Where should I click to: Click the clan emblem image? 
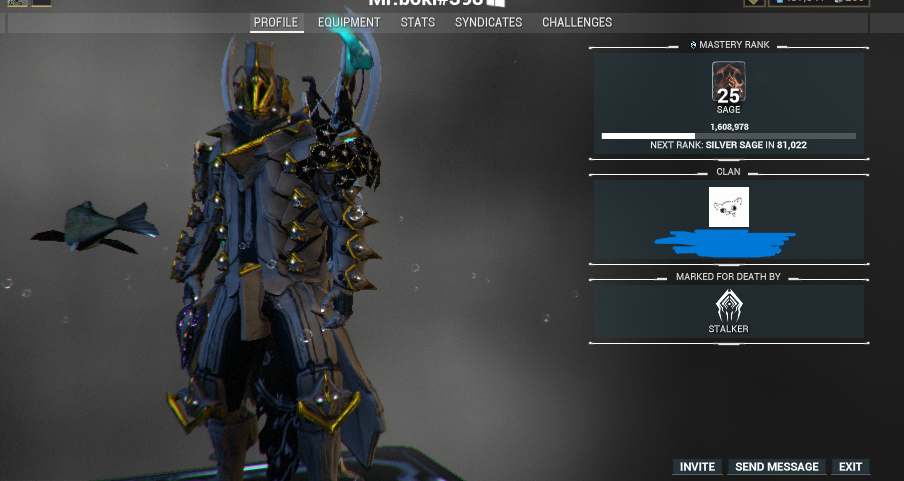coord(728,207)
